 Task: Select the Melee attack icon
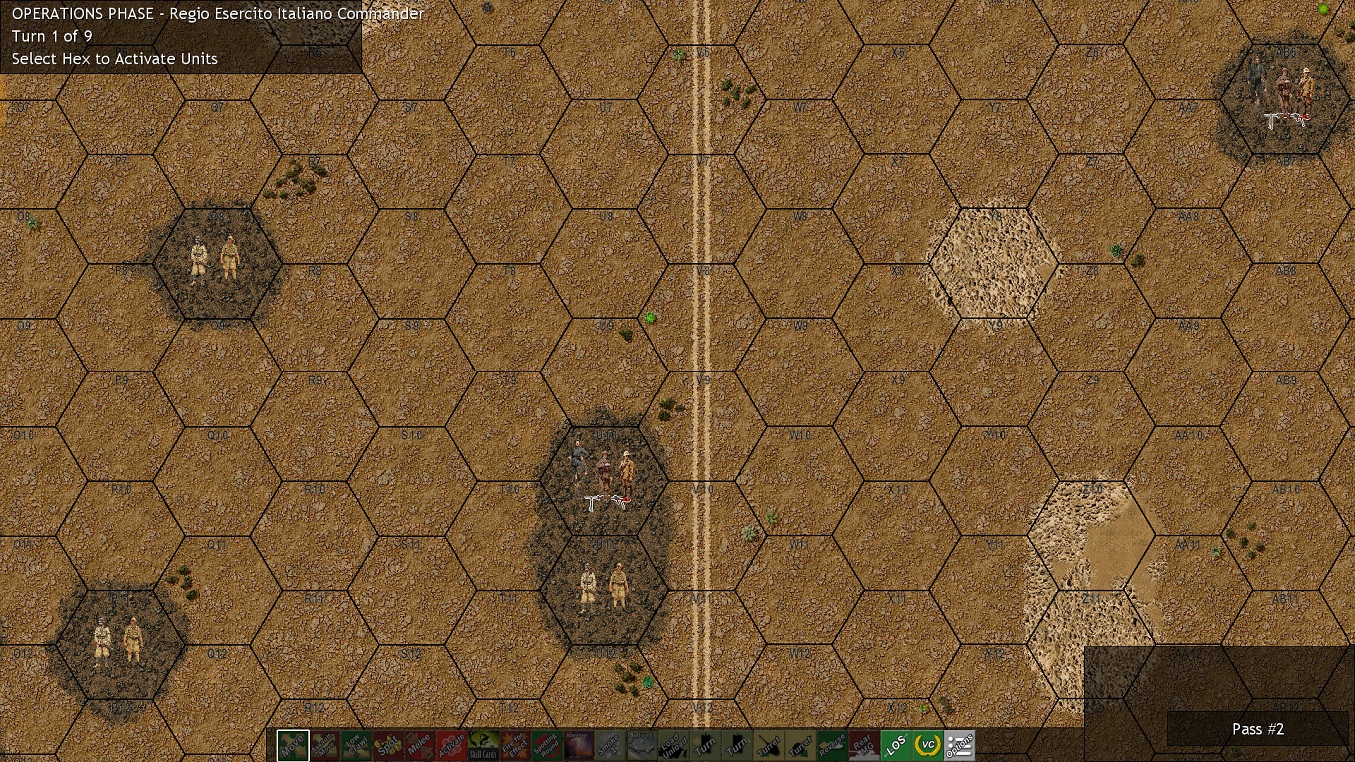[x=421, y=745]
